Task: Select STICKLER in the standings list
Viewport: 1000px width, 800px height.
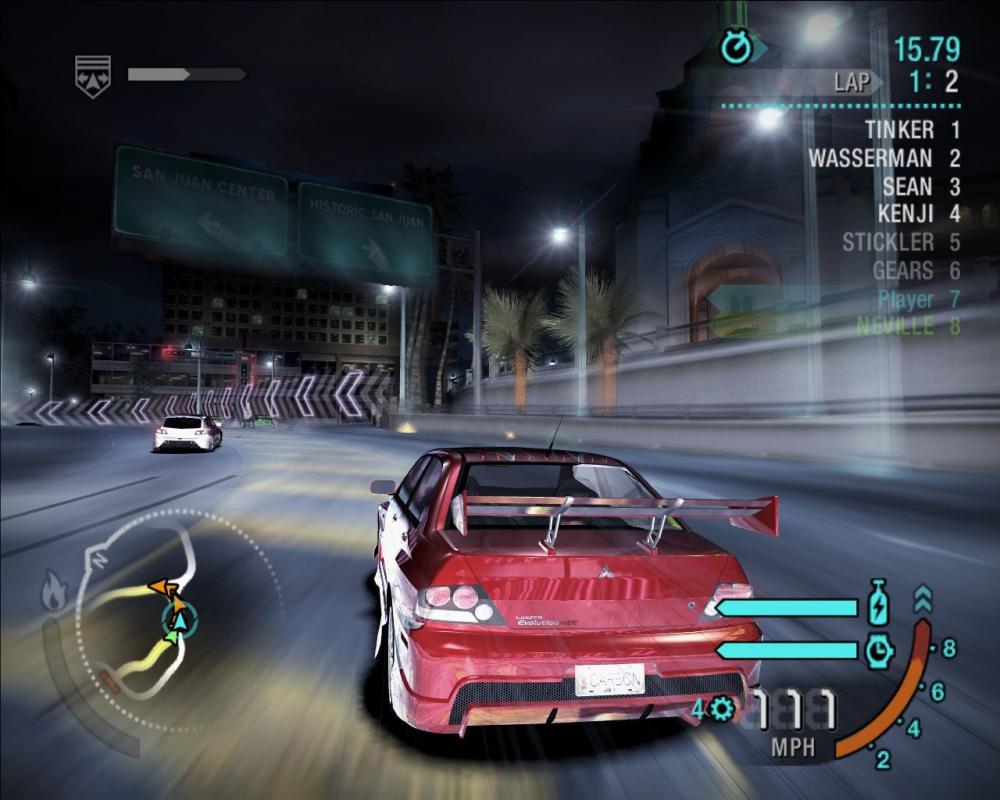Action: pos(888,242)
